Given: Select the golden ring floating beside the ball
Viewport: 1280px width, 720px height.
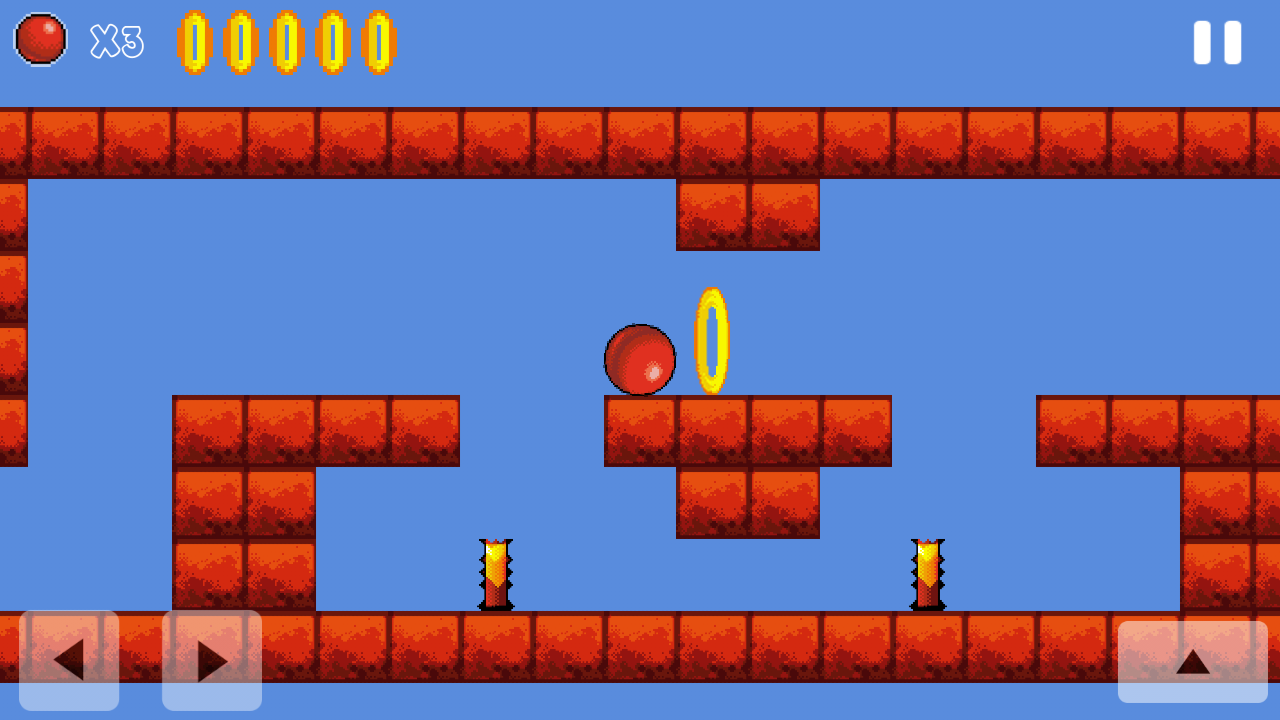Looking at the screenshot, I should click(x=712, y=342).
